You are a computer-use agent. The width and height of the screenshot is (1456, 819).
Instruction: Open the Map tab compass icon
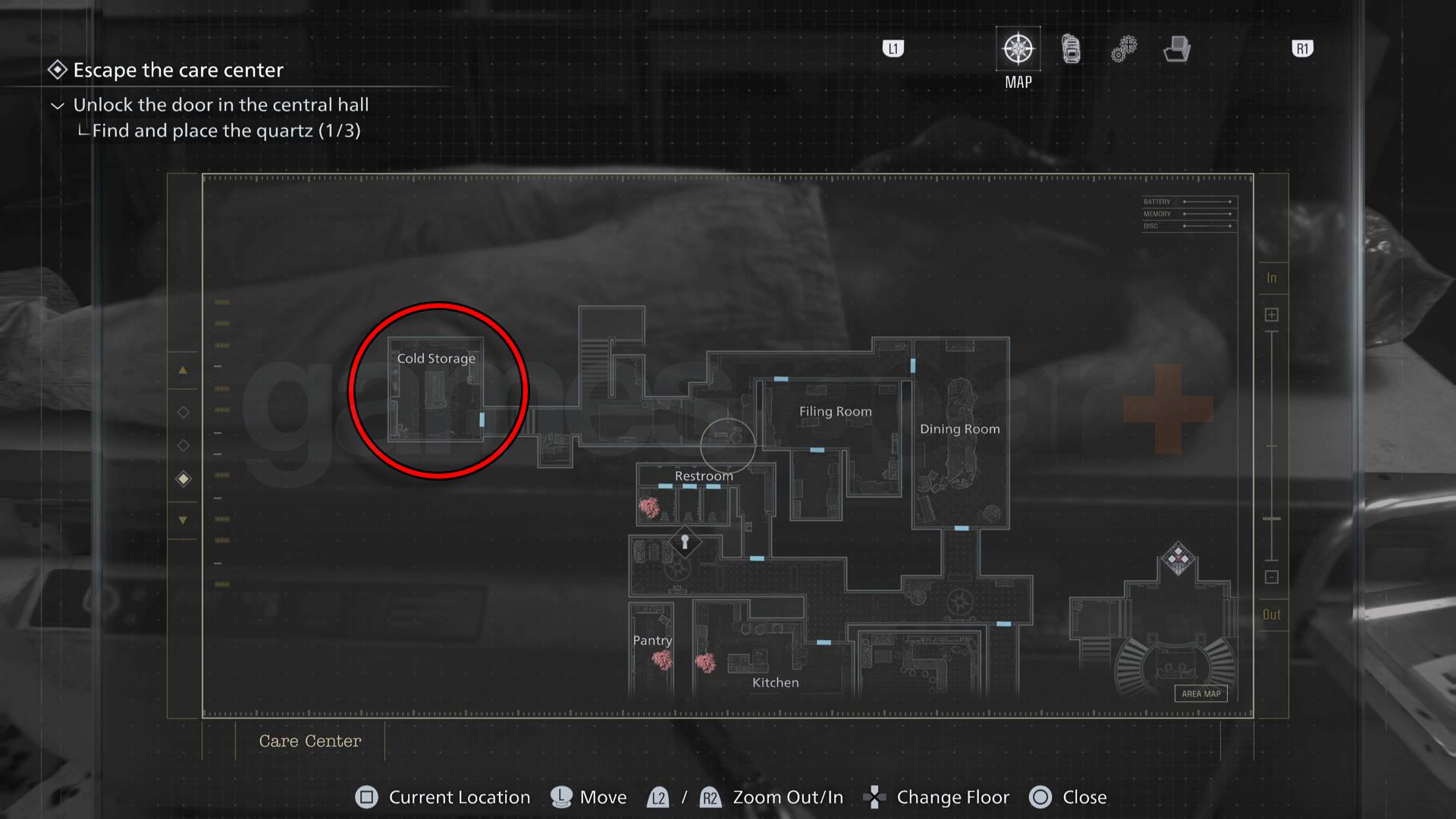[x=1017, y=48]
